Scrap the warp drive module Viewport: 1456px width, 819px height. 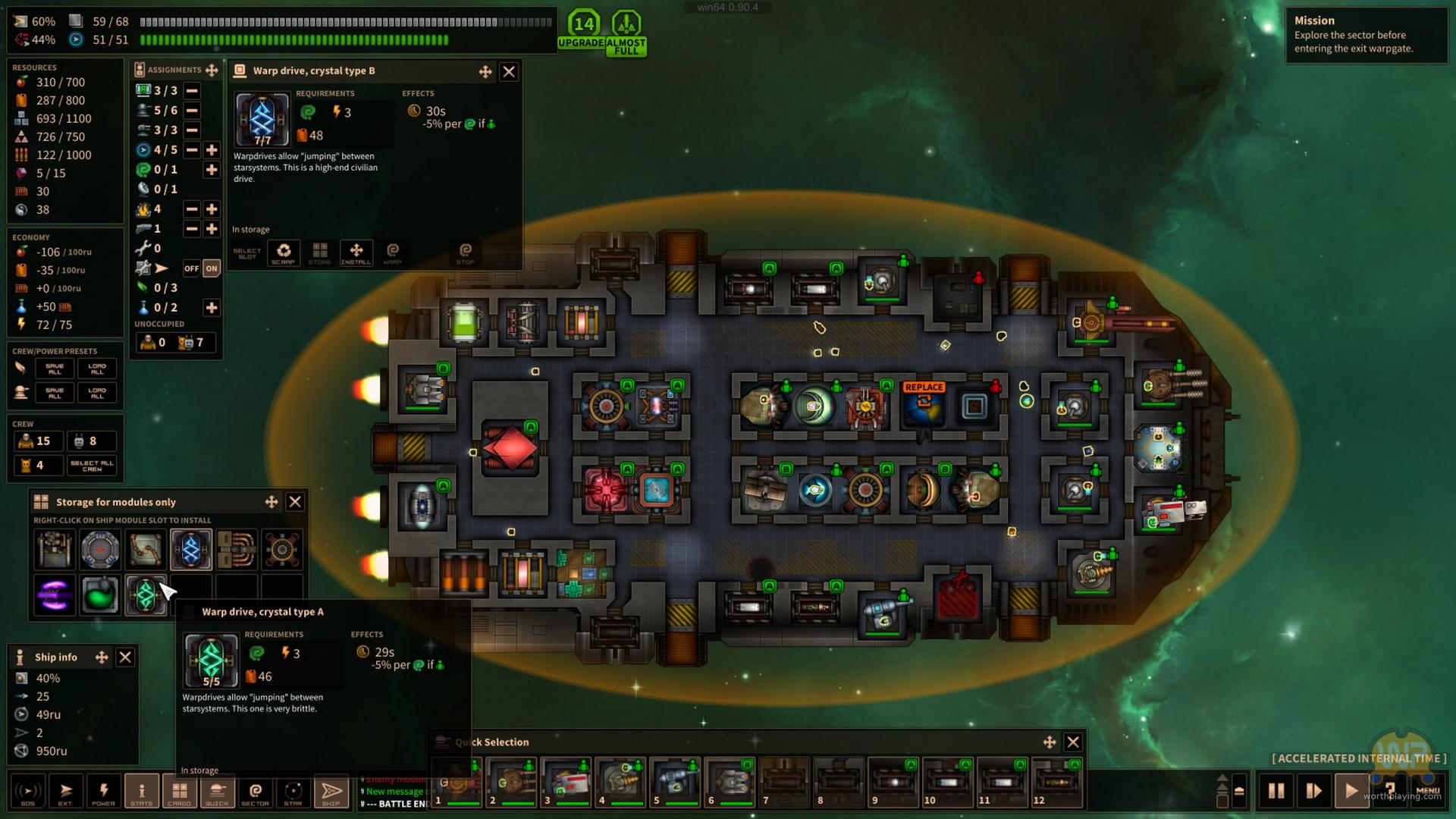tap(284, 253)
